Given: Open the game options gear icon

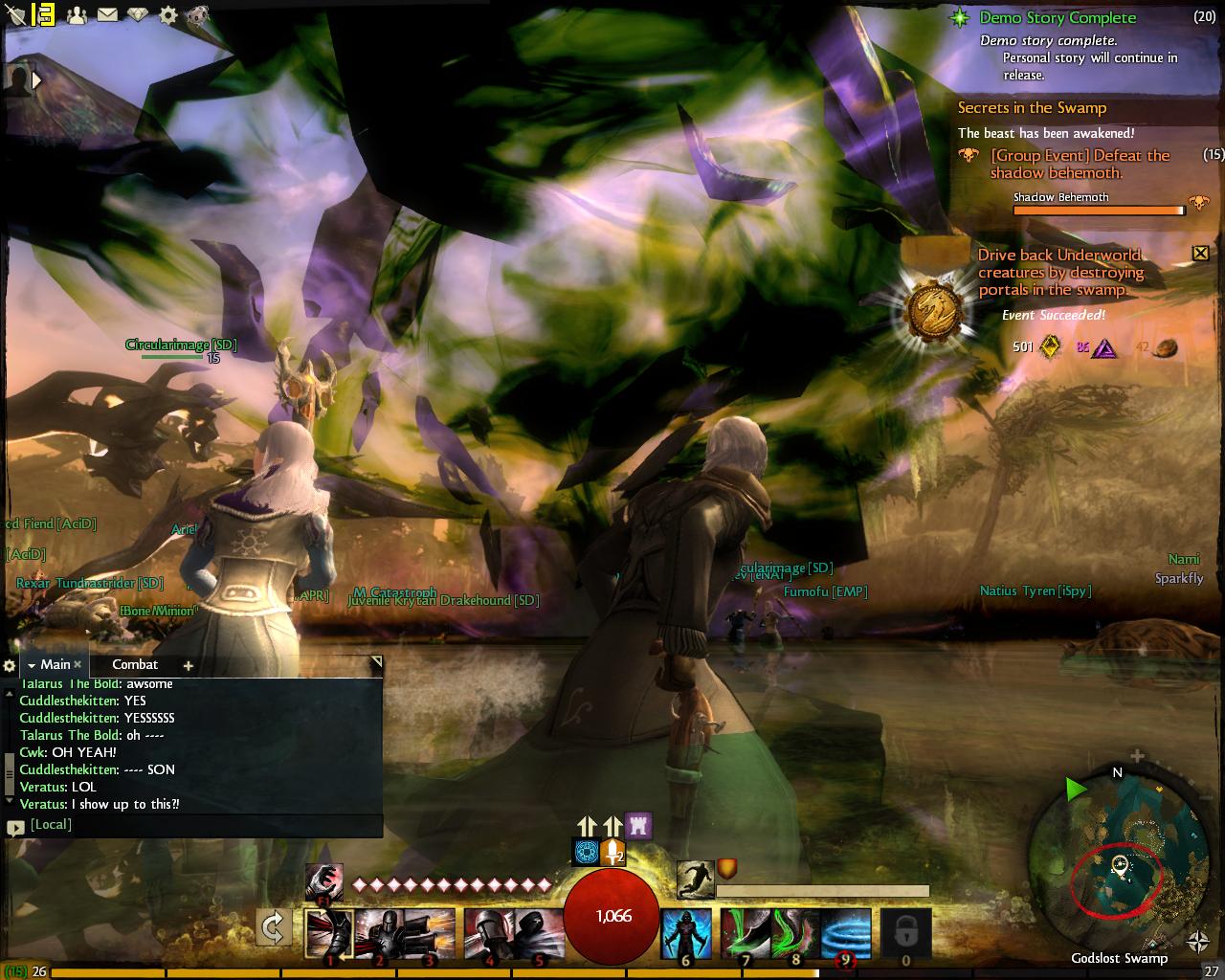Looking at the screenshot, I should tap(167, 14).
